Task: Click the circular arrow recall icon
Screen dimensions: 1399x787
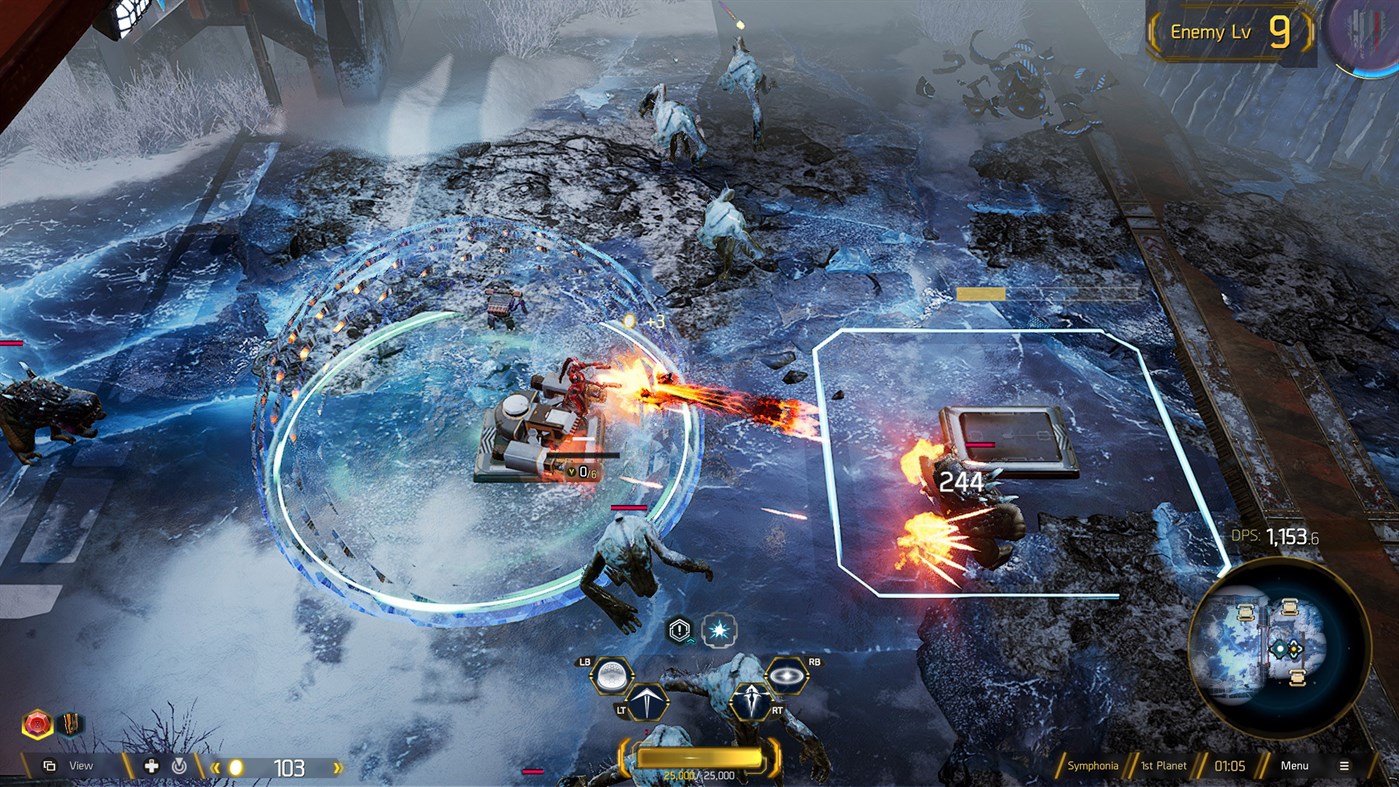Action: 177,766
